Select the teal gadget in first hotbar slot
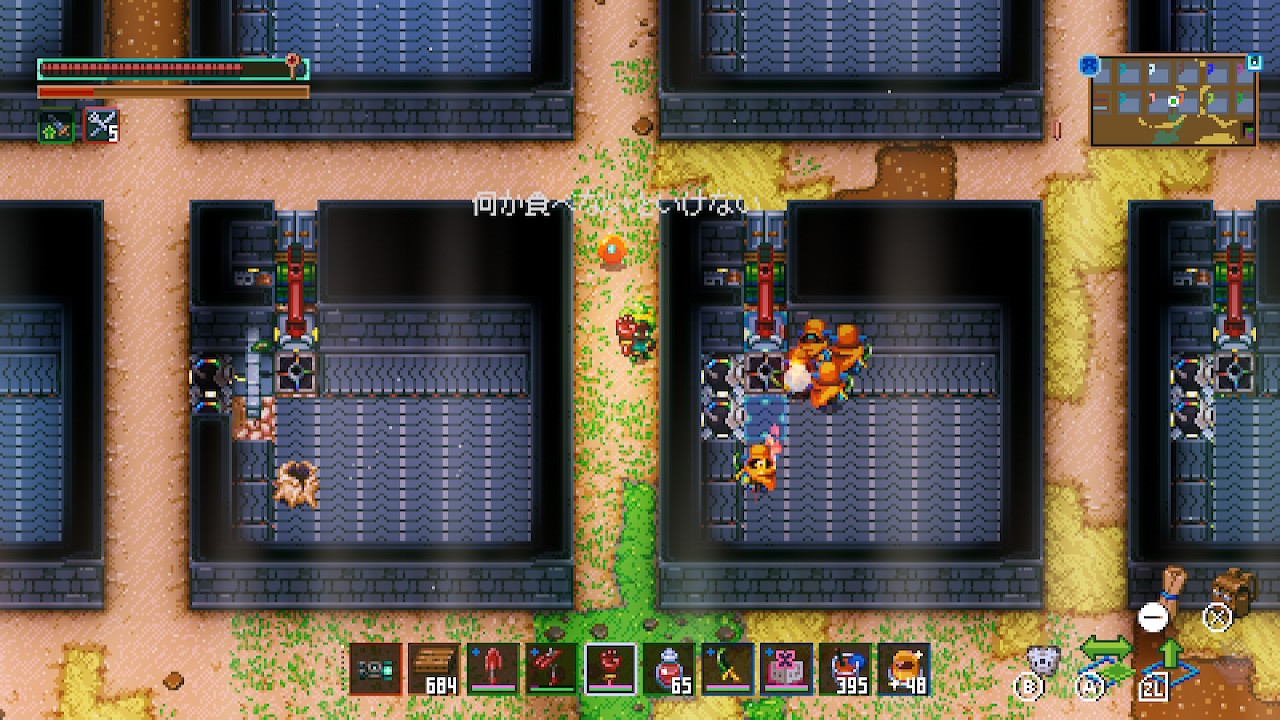 pyautogui.click(x=376, y=669)
